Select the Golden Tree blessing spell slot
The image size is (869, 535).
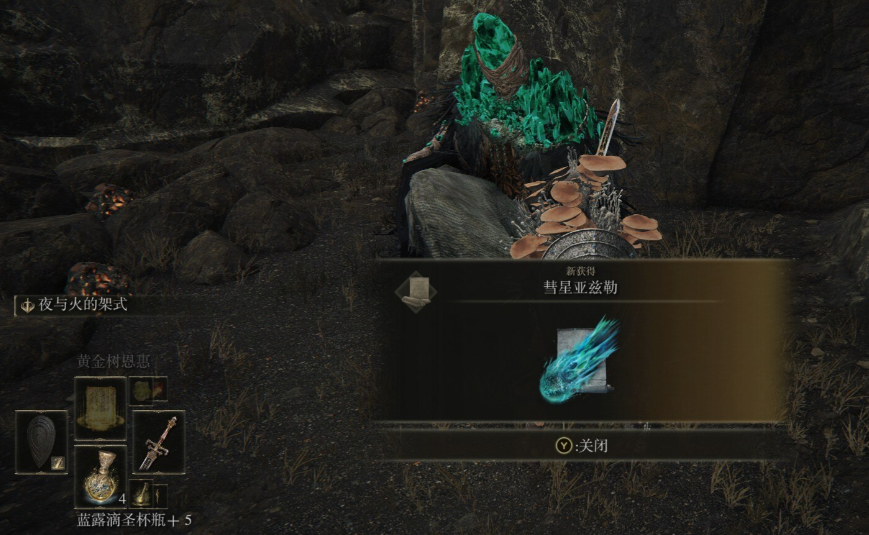click(100, 408)
